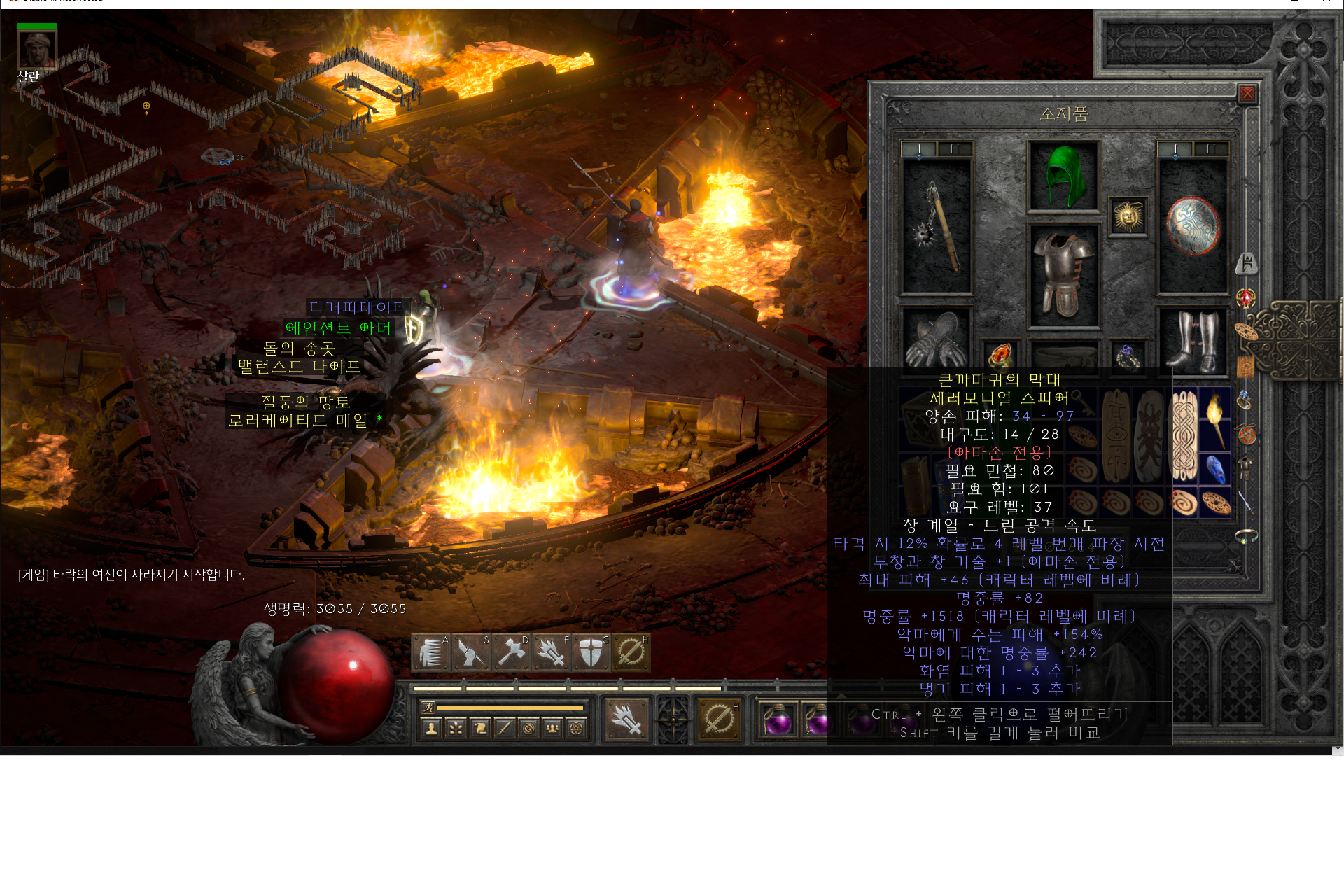This screenshot has width=1344, height=896.
Task: Click the equipped metal greaves boots slot
Action: pos(1193,340)
